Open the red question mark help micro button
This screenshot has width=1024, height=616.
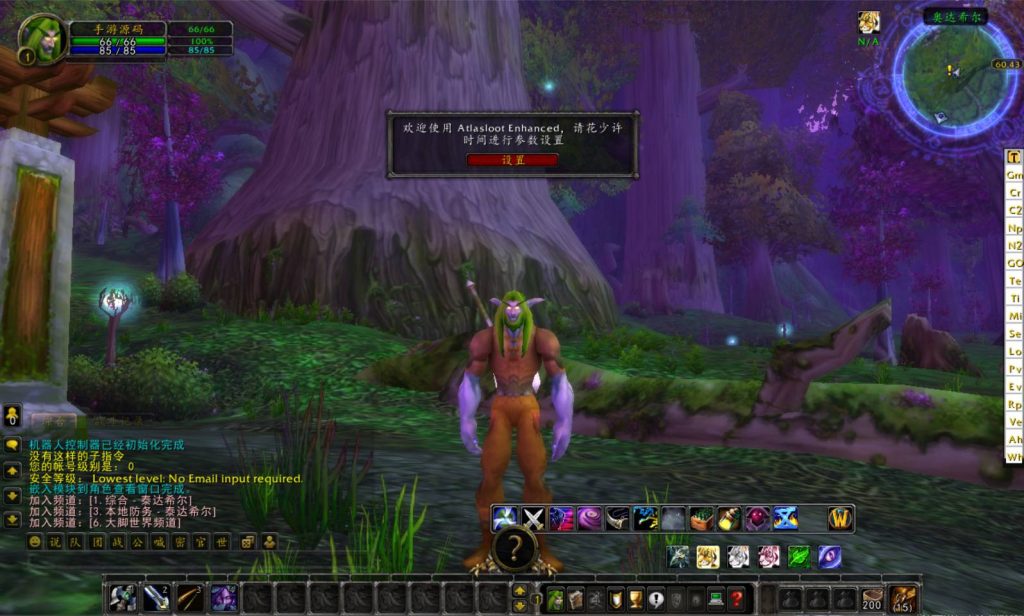pyautogui.click(x=737, y=599)
